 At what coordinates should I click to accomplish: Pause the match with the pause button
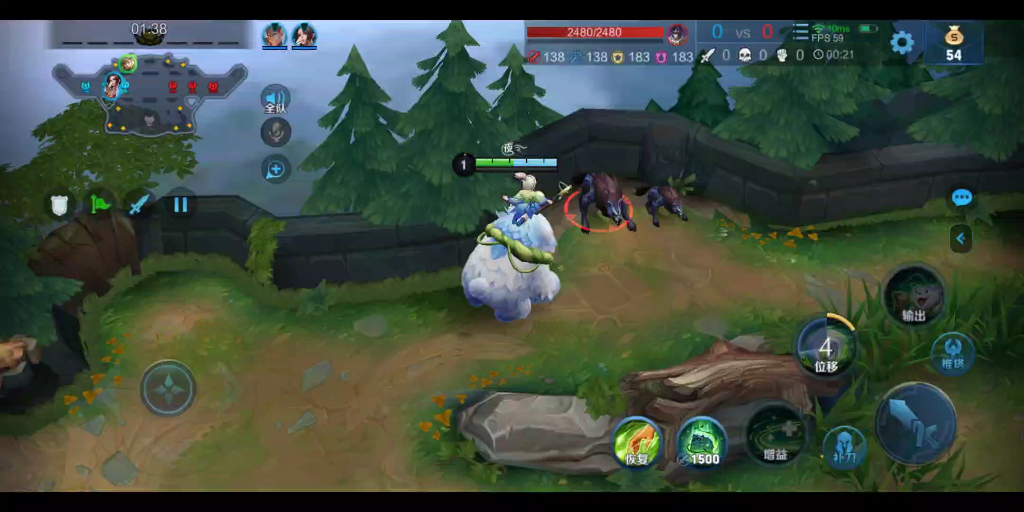[180, 205]
